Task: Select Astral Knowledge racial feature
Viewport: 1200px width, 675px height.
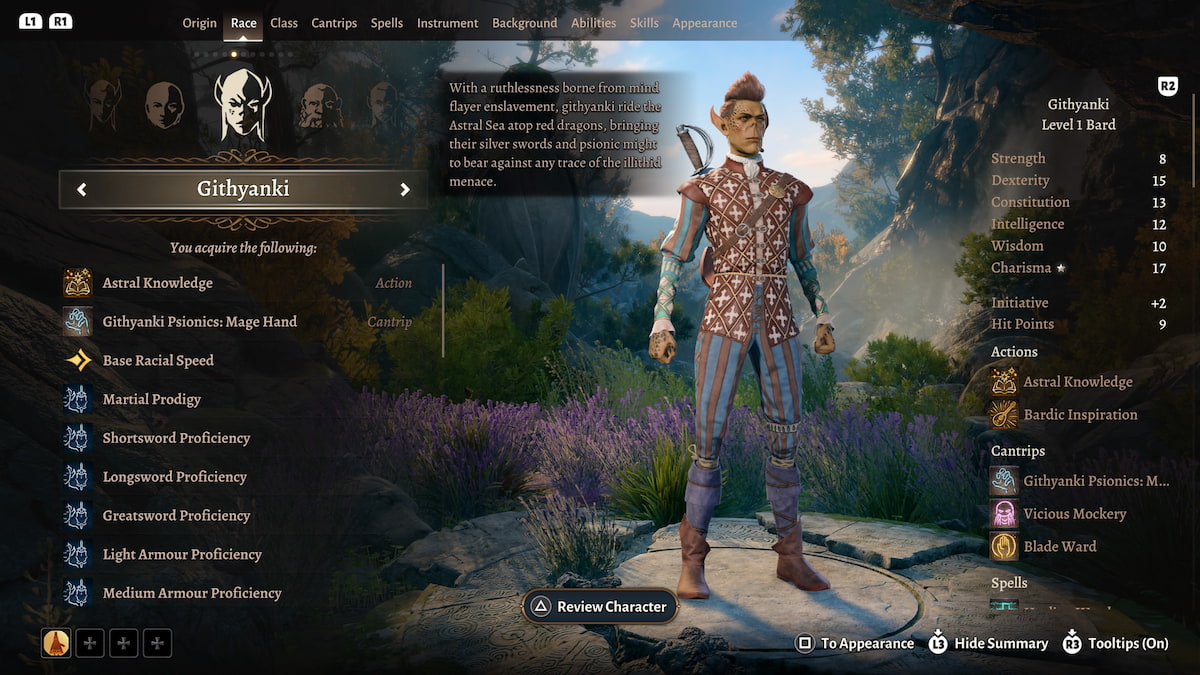Action: tap(157, 283)
